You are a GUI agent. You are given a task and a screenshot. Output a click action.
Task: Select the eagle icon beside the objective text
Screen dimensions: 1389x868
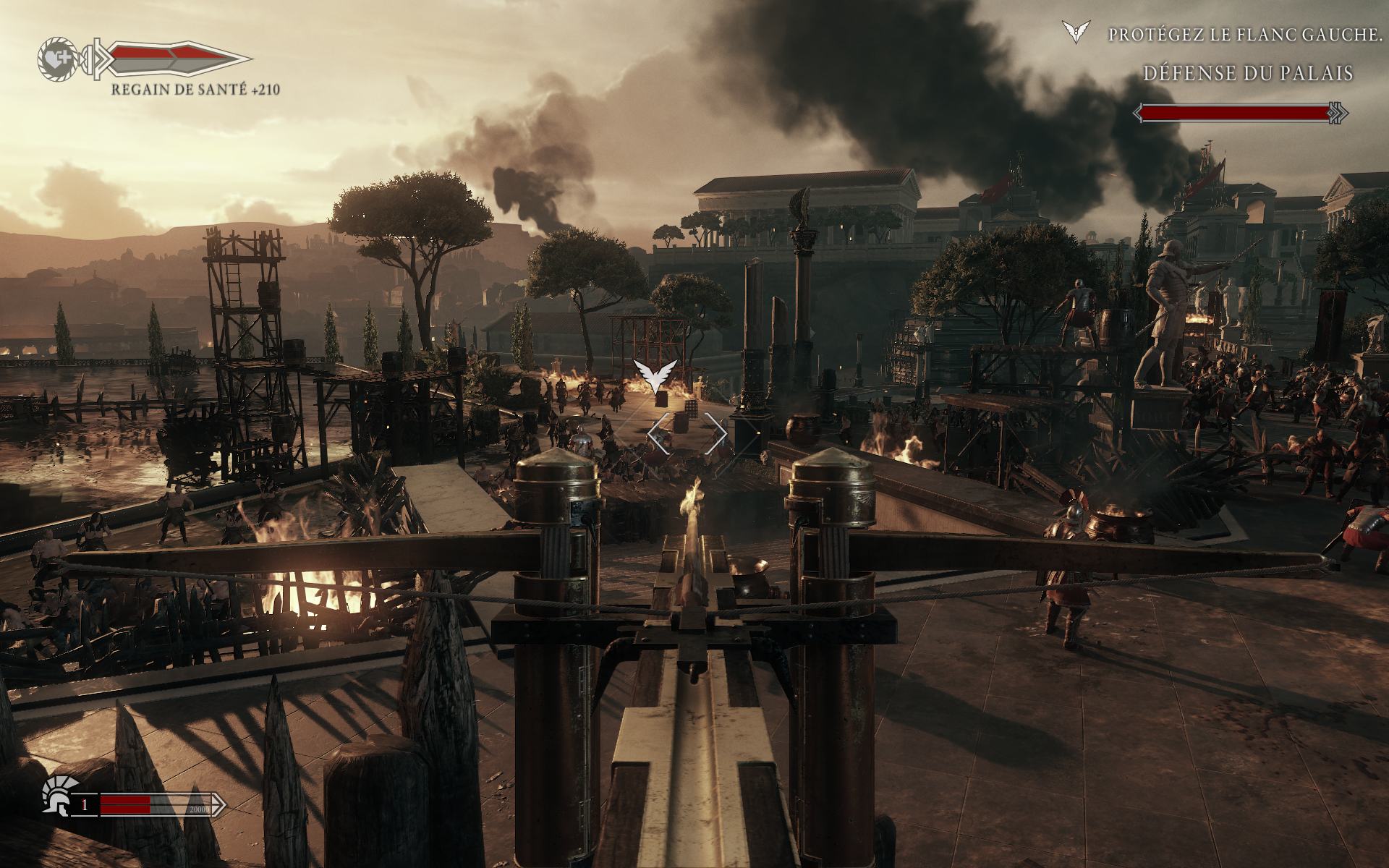point(1074,33)
